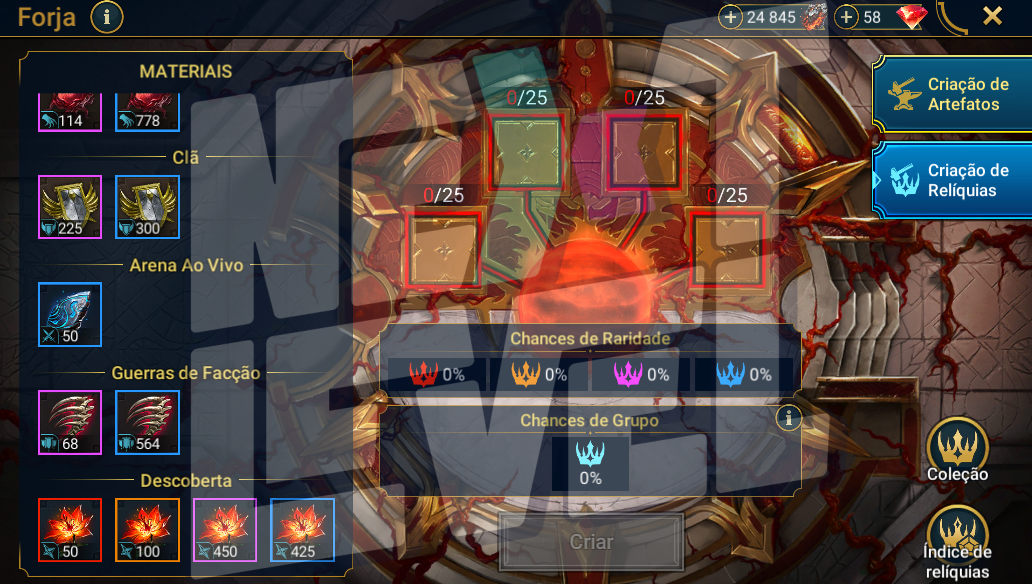Add more silver with the plus button
The width and height of the screenshot is (1032, 584).
click(731, 17)
